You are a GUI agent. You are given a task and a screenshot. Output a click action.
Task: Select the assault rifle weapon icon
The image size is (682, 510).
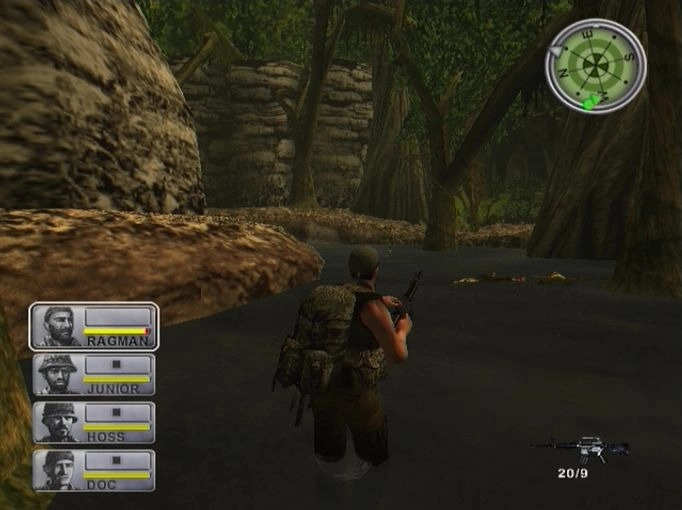pyautogui.click(x=579, y=447)
